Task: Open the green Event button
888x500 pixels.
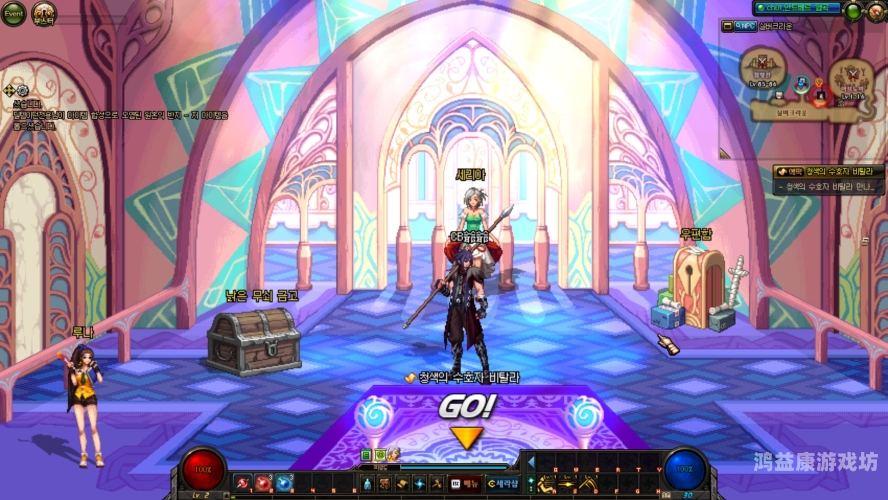Action: pos(13,13)
